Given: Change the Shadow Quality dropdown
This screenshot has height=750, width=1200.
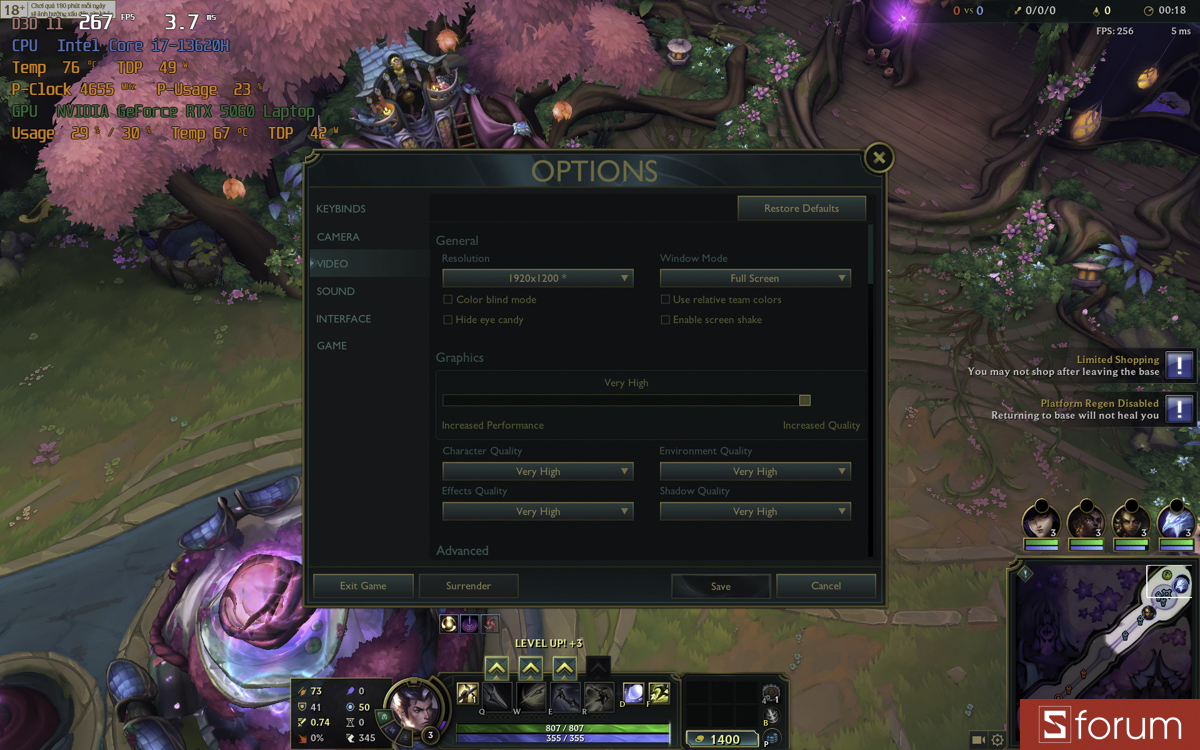Looking at the screenshot, I should pyautogui.click(x=755, y=511).
